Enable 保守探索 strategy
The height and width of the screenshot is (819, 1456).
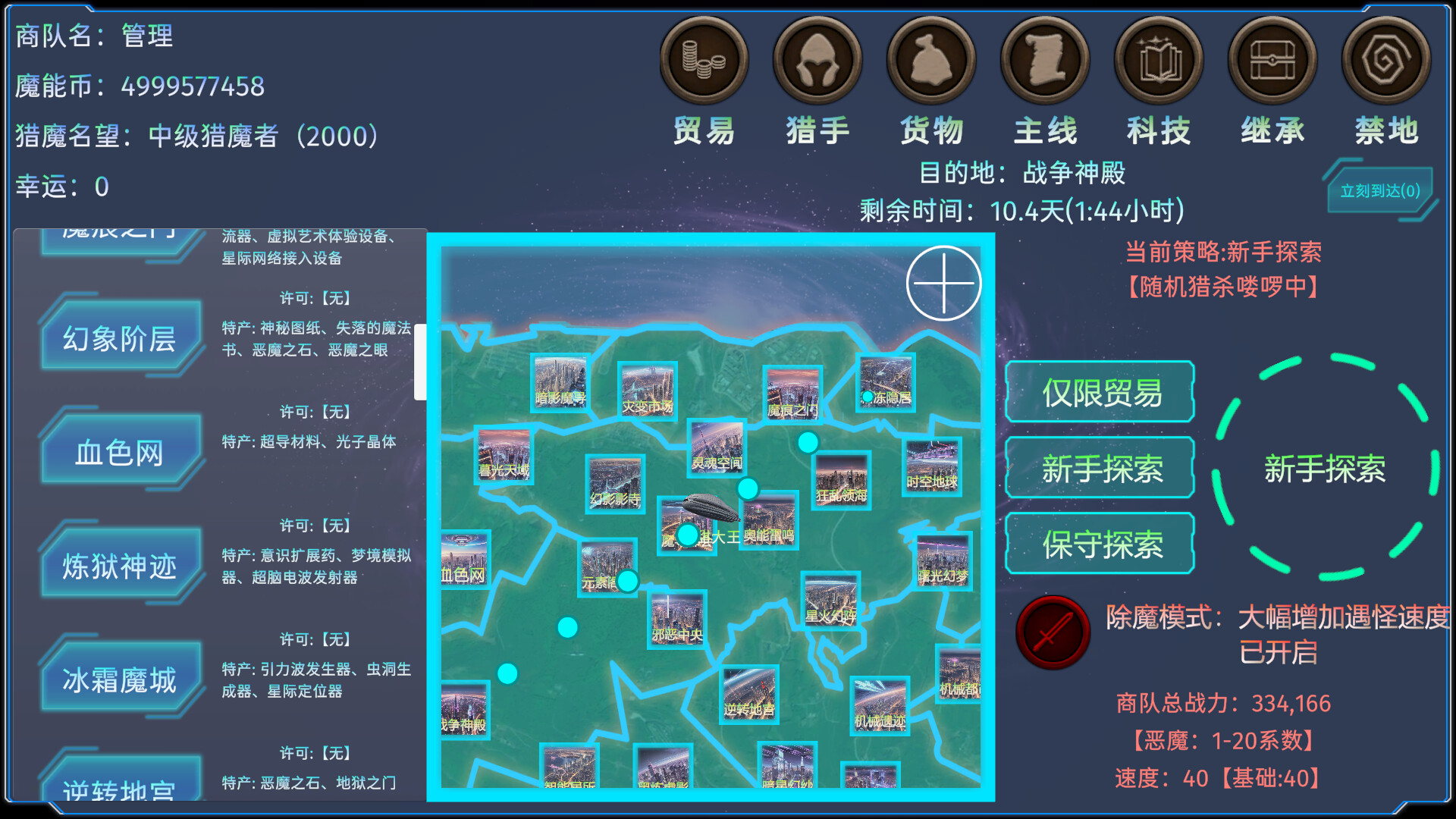pos(1099,544)
